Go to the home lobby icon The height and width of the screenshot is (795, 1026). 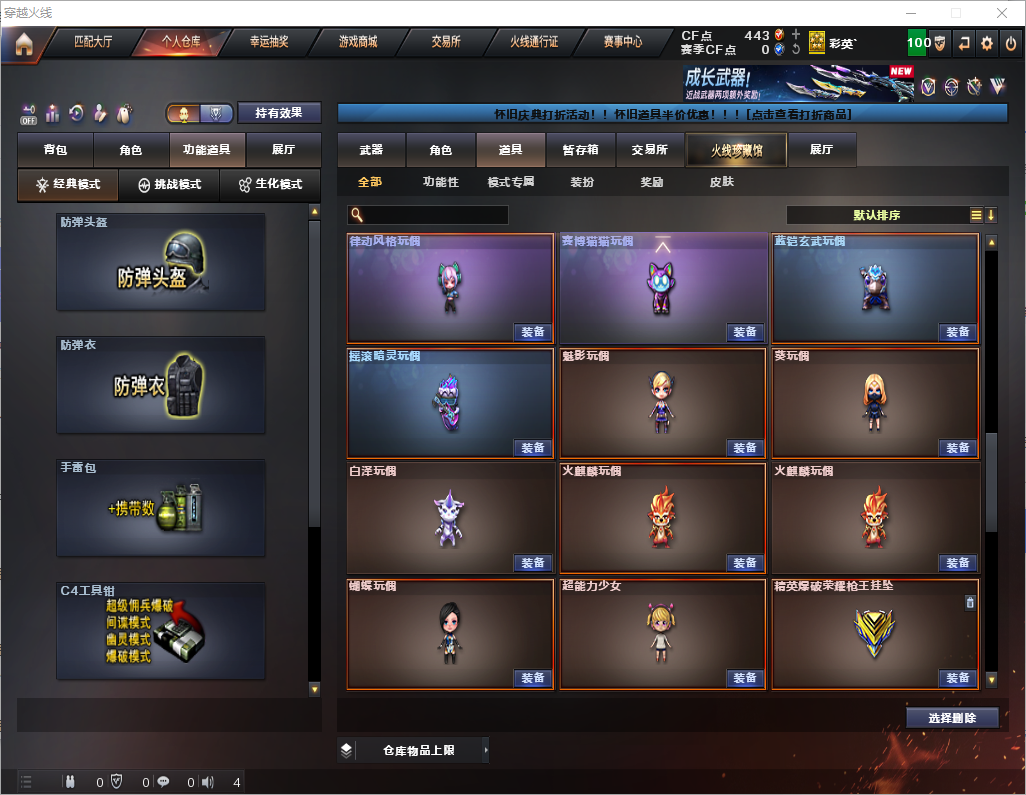[x=24, y=43]
